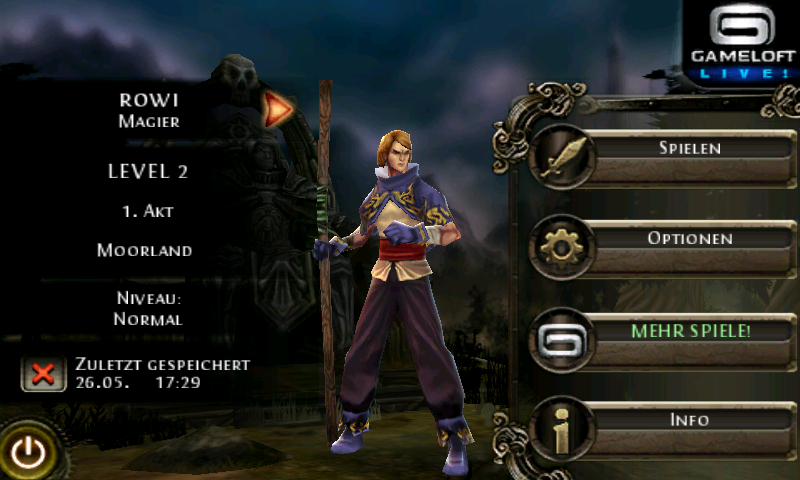Quit the game with the power button

click(x=29, y=453)
